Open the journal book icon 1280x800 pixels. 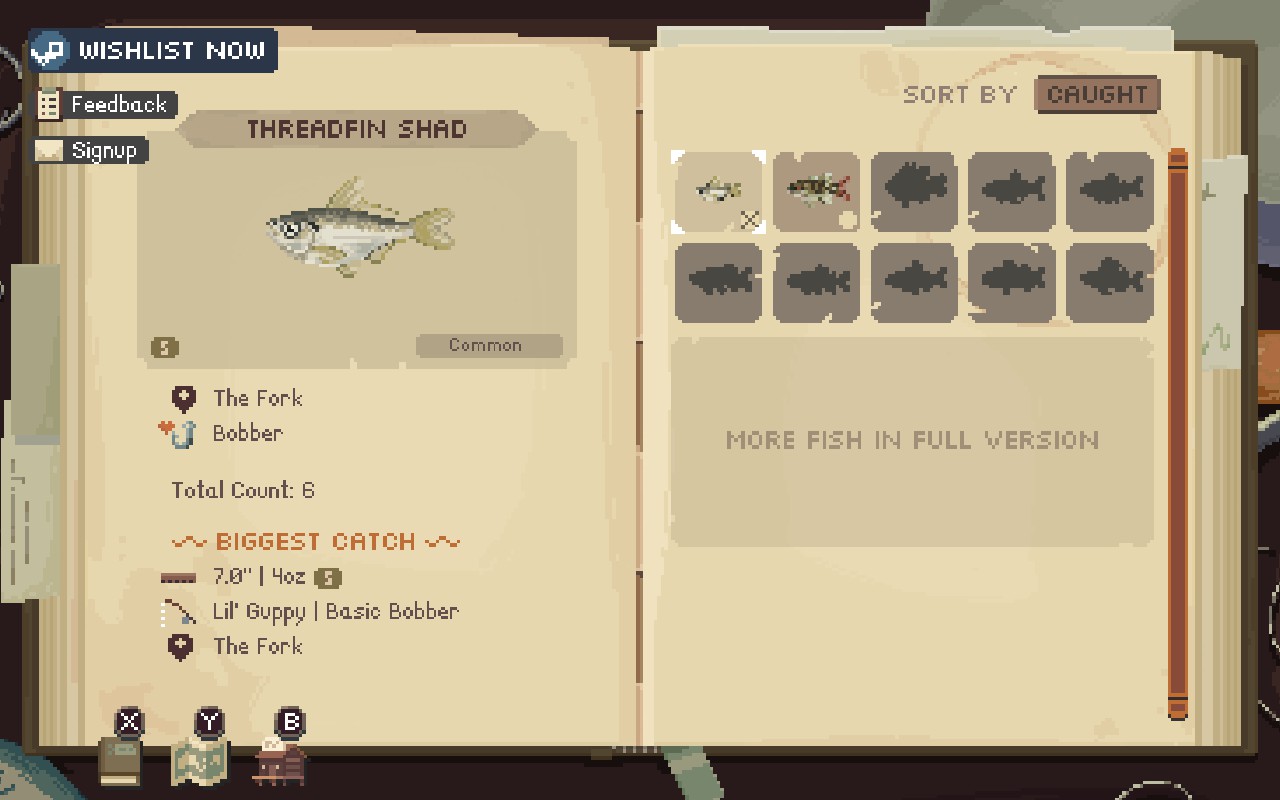122,760
